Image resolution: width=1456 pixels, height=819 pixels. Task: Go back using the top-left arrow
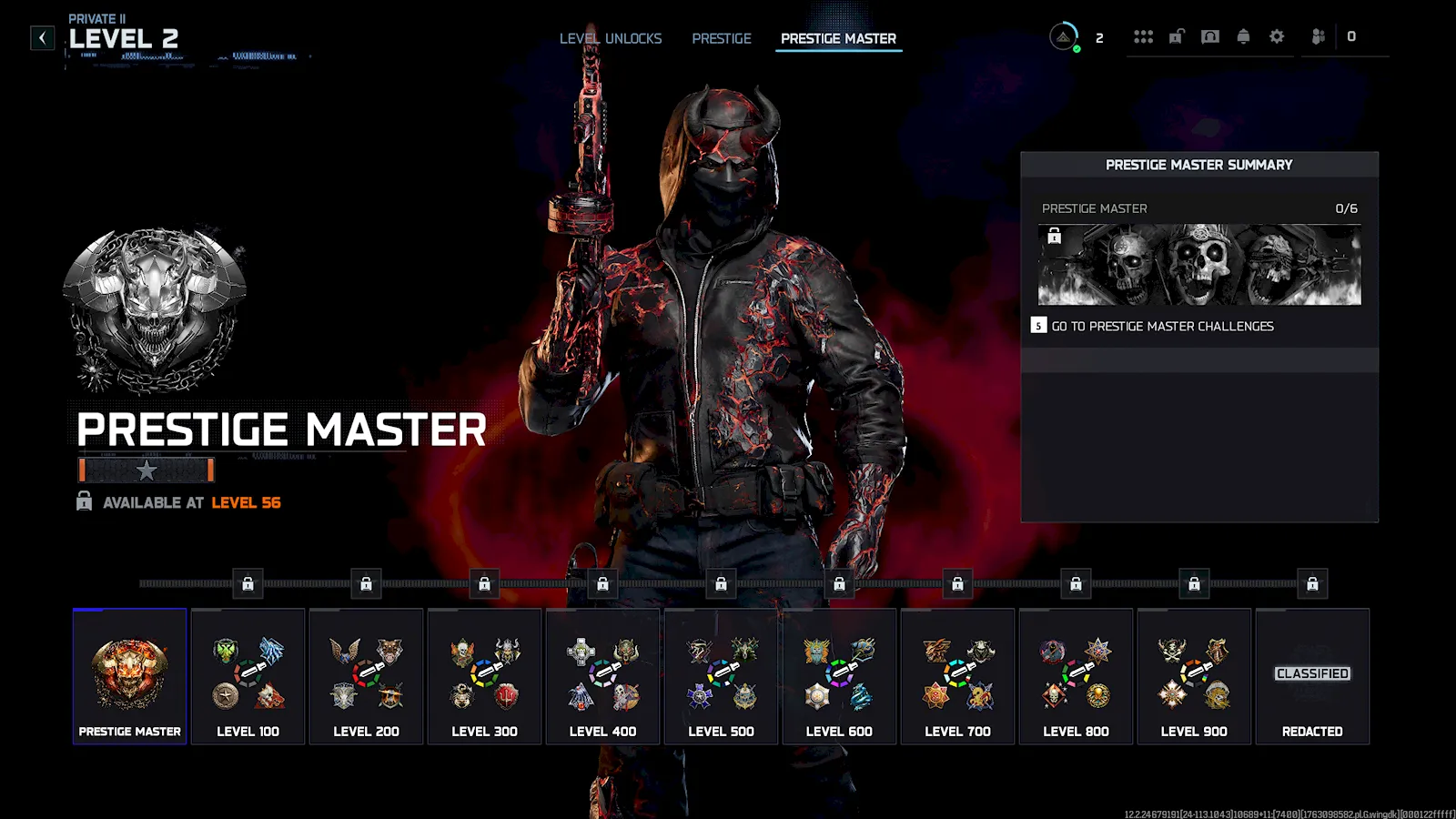42,37
